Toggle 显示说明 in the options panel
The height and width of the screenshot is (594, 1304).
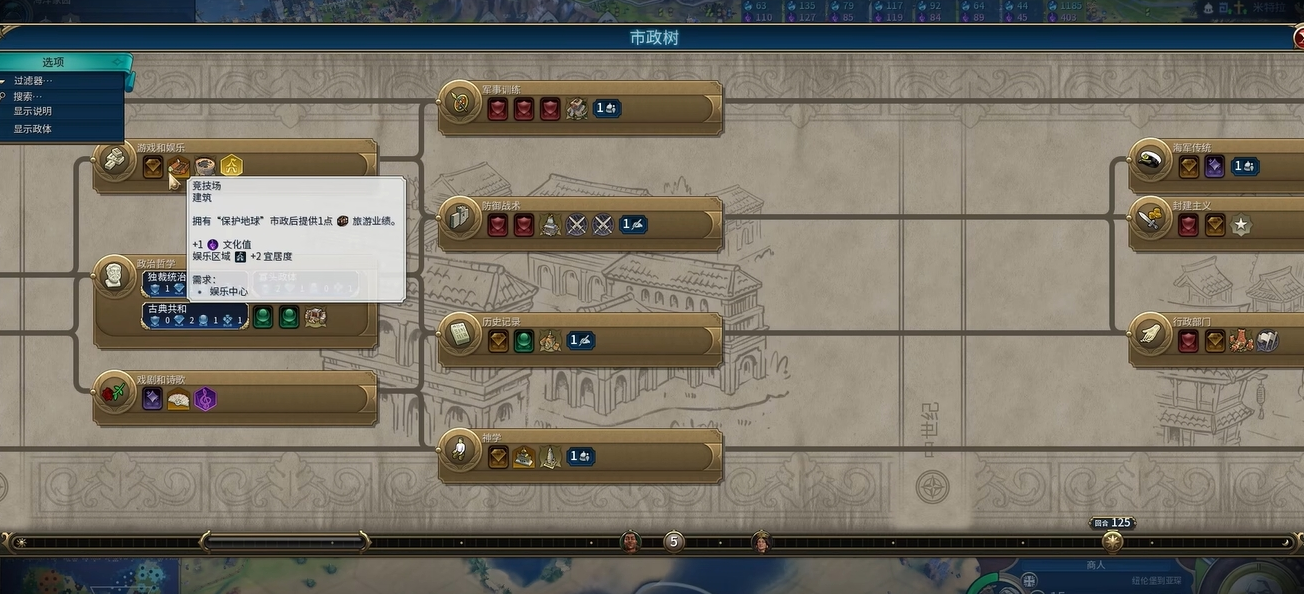click(x=33, y=112)
